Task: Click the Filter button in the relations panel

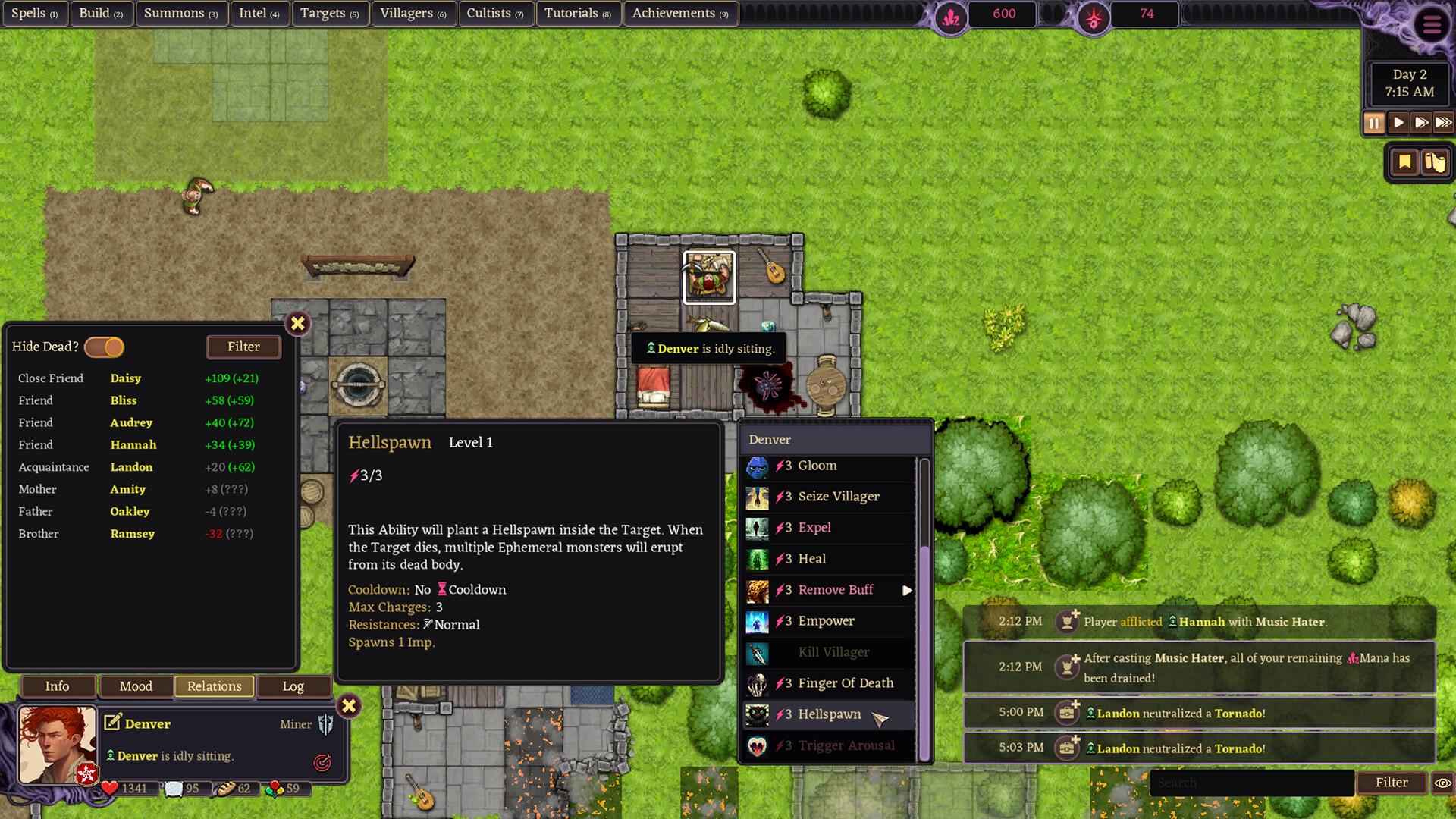Action: 243,347
